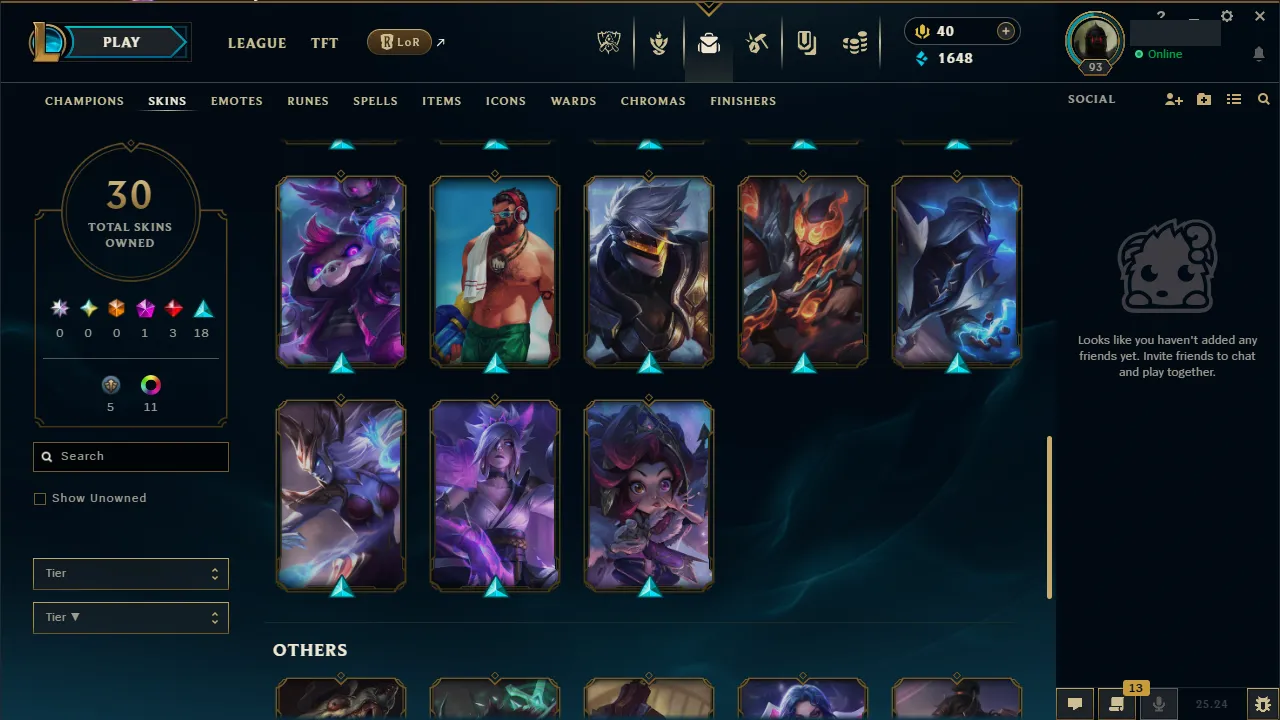
Task: Open the Tier sort order dropdown
Action: tap(130, 617)
